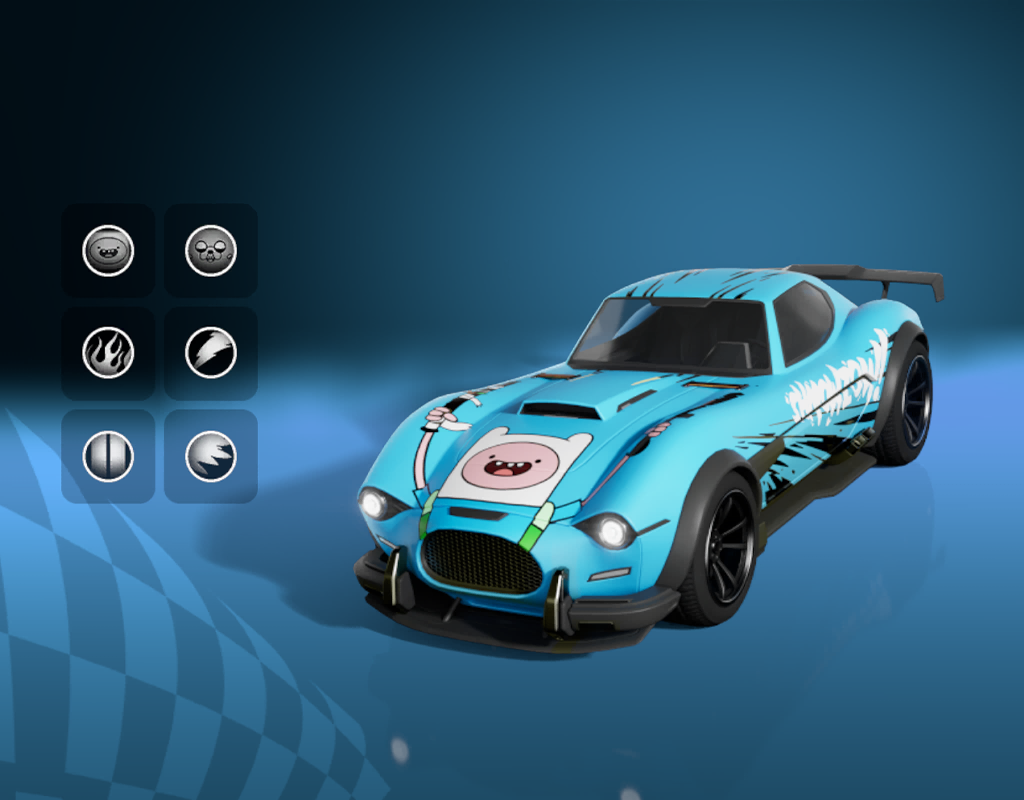Choose the Jake the Dog decal
The width and height of the screenshot is (1024, 800).
211,250
